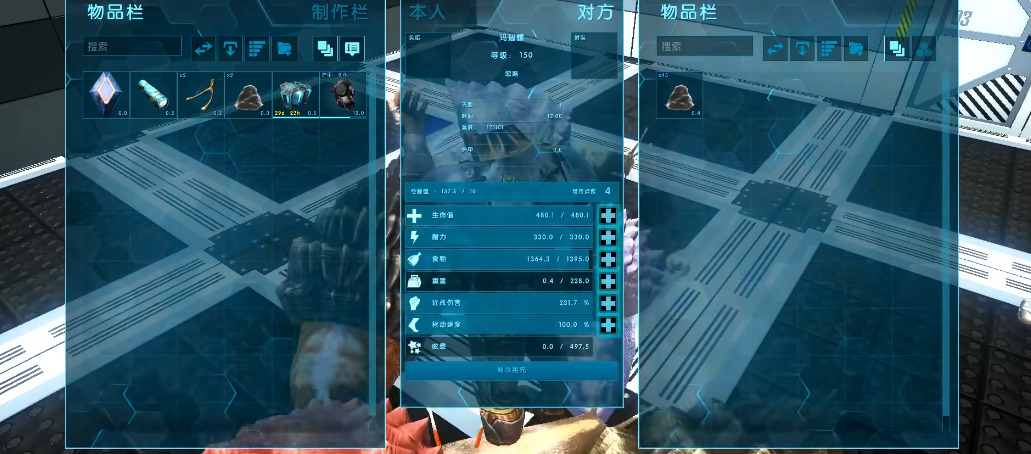Screen dimensions: 1031x454
Task: Click the left inventory transfer-all arrows button
Action: [x=204, y=48]
